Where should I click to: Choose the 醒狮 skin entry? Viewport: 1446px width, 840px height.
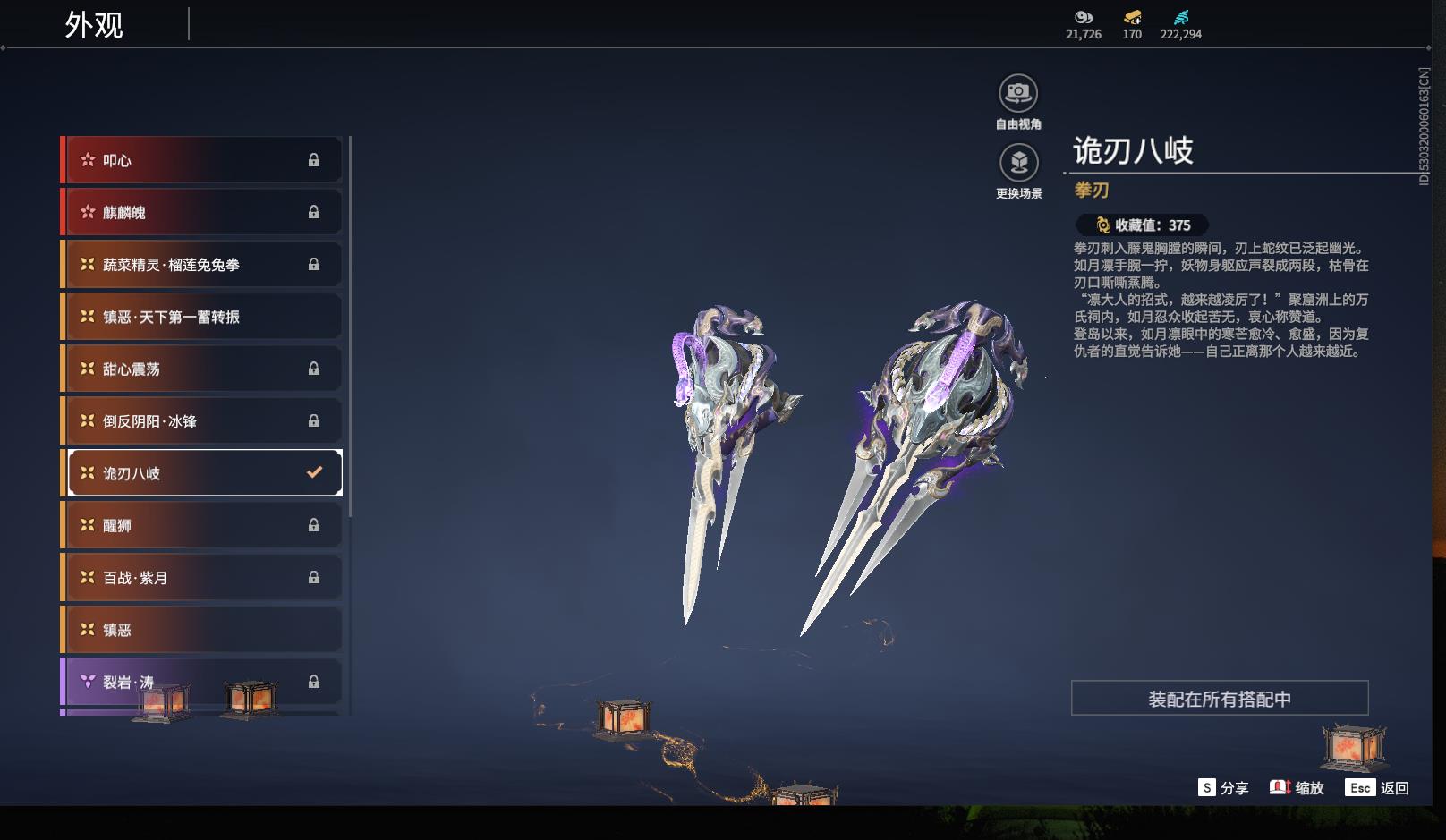point(202,525)
